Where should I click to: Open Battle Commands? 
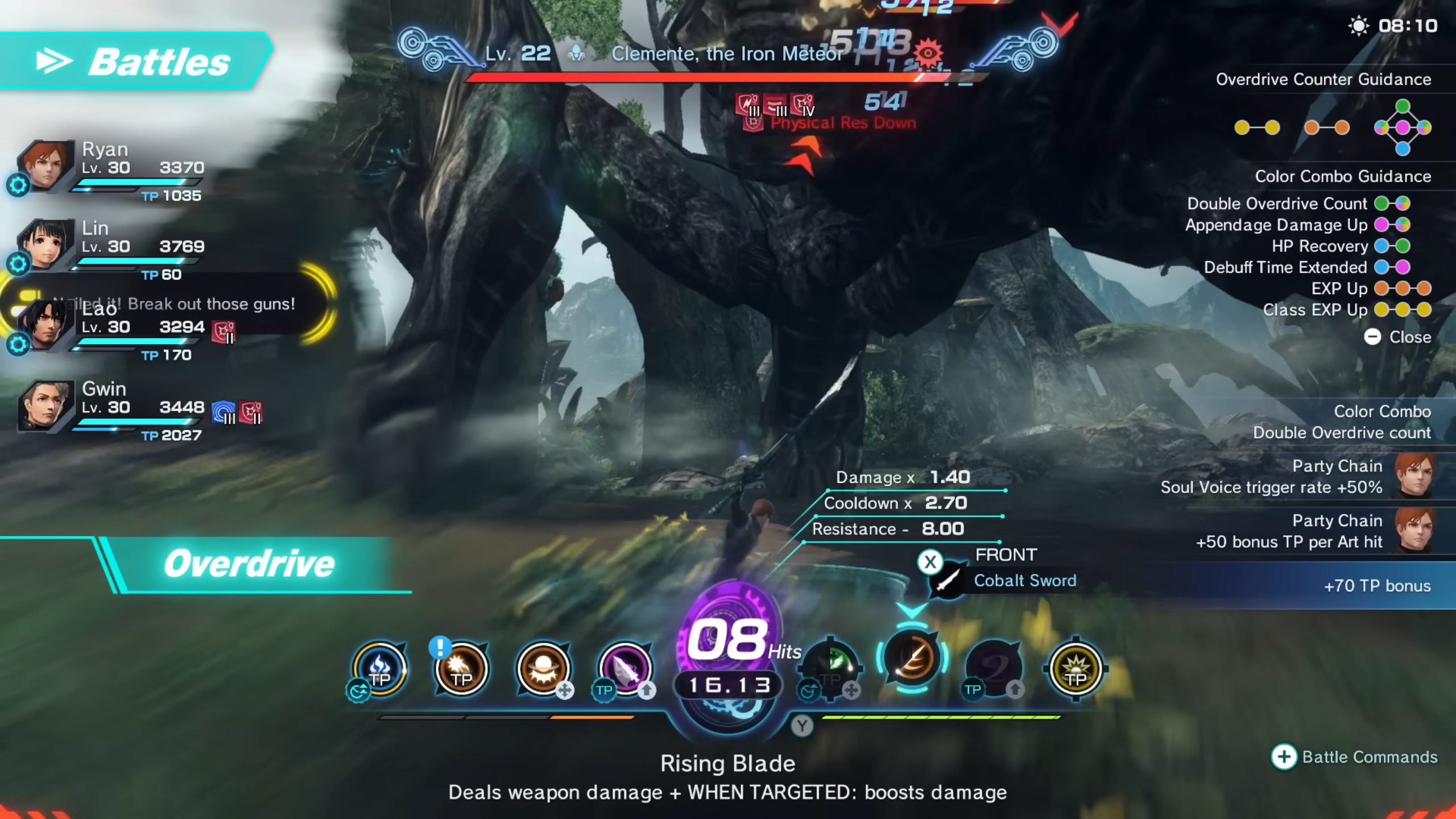pos(1355,757)
